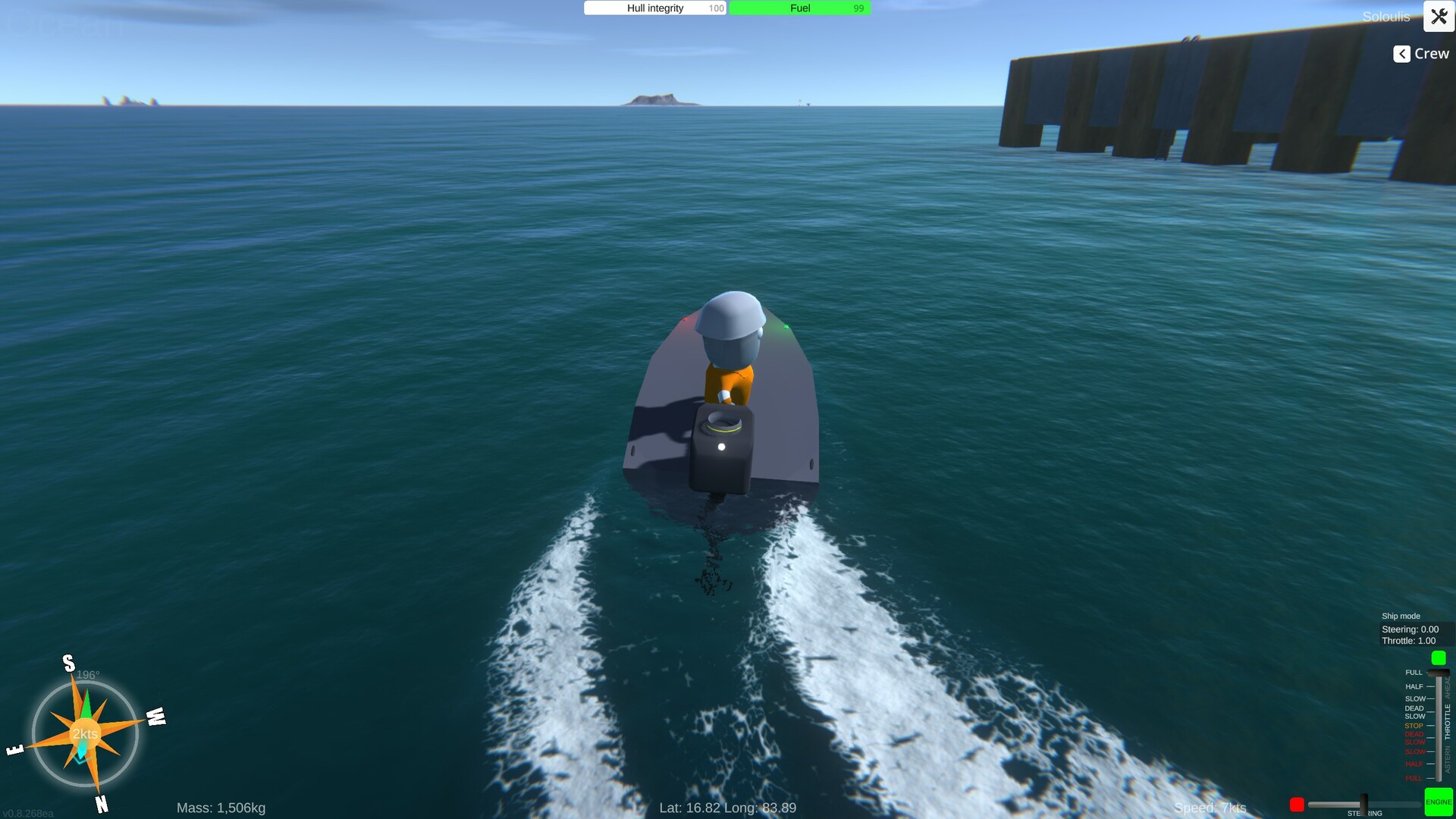Select the Fuel gauge tab
1456x819 pixels.
click(x=800, y=8)
